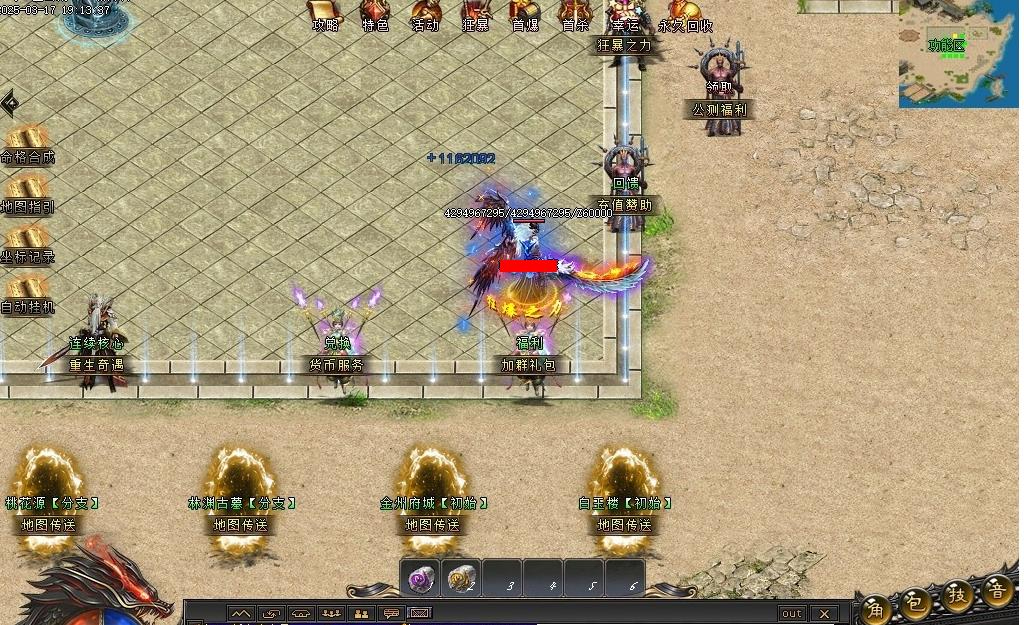Click the out button on chat bar
This screenshot has height=625, width=1024.
(x=791, y=613)
